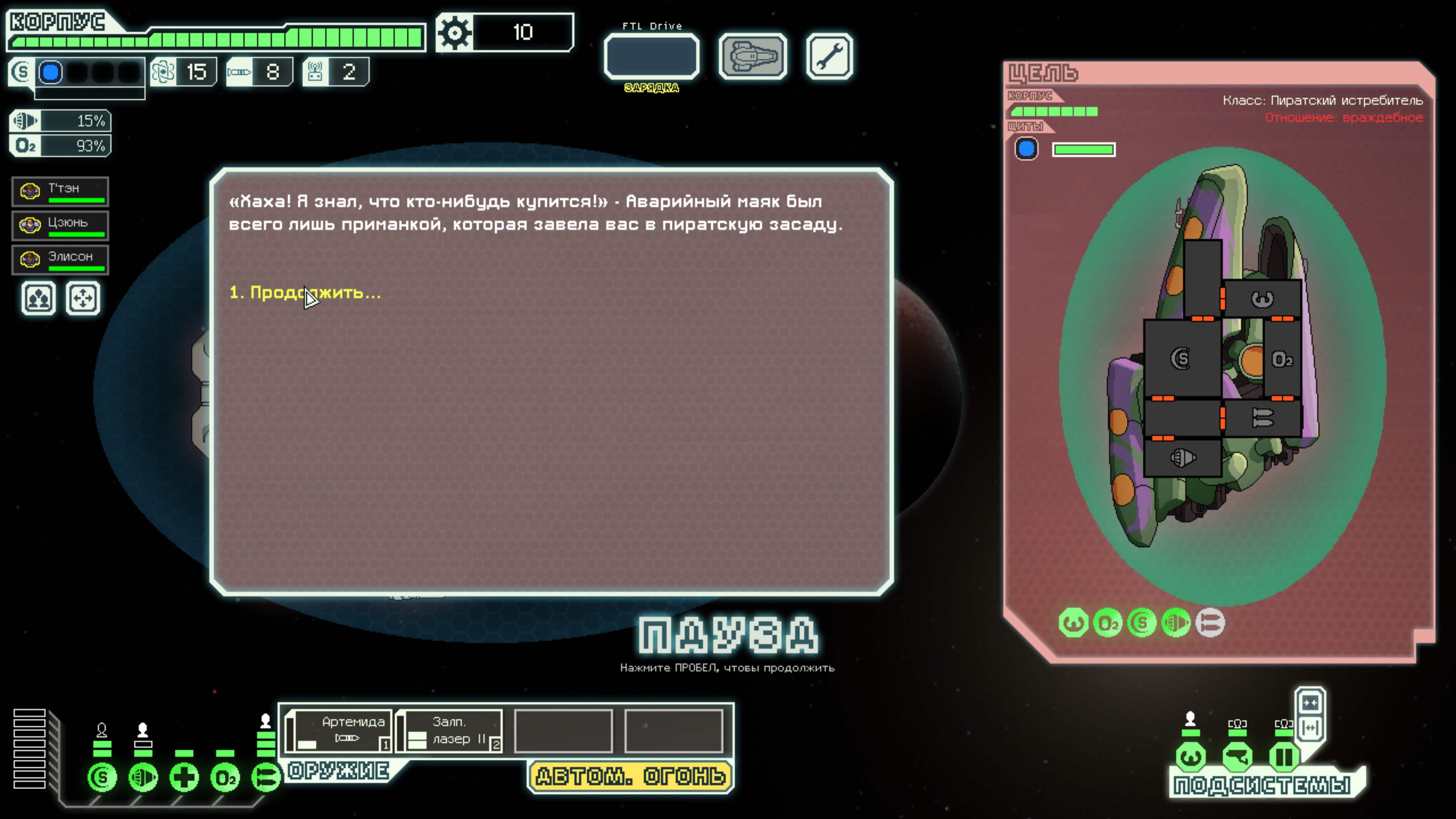Open the wrench options menu
Image resolution: width=1456 pixels, height=819 pixels.
point(829,56)
